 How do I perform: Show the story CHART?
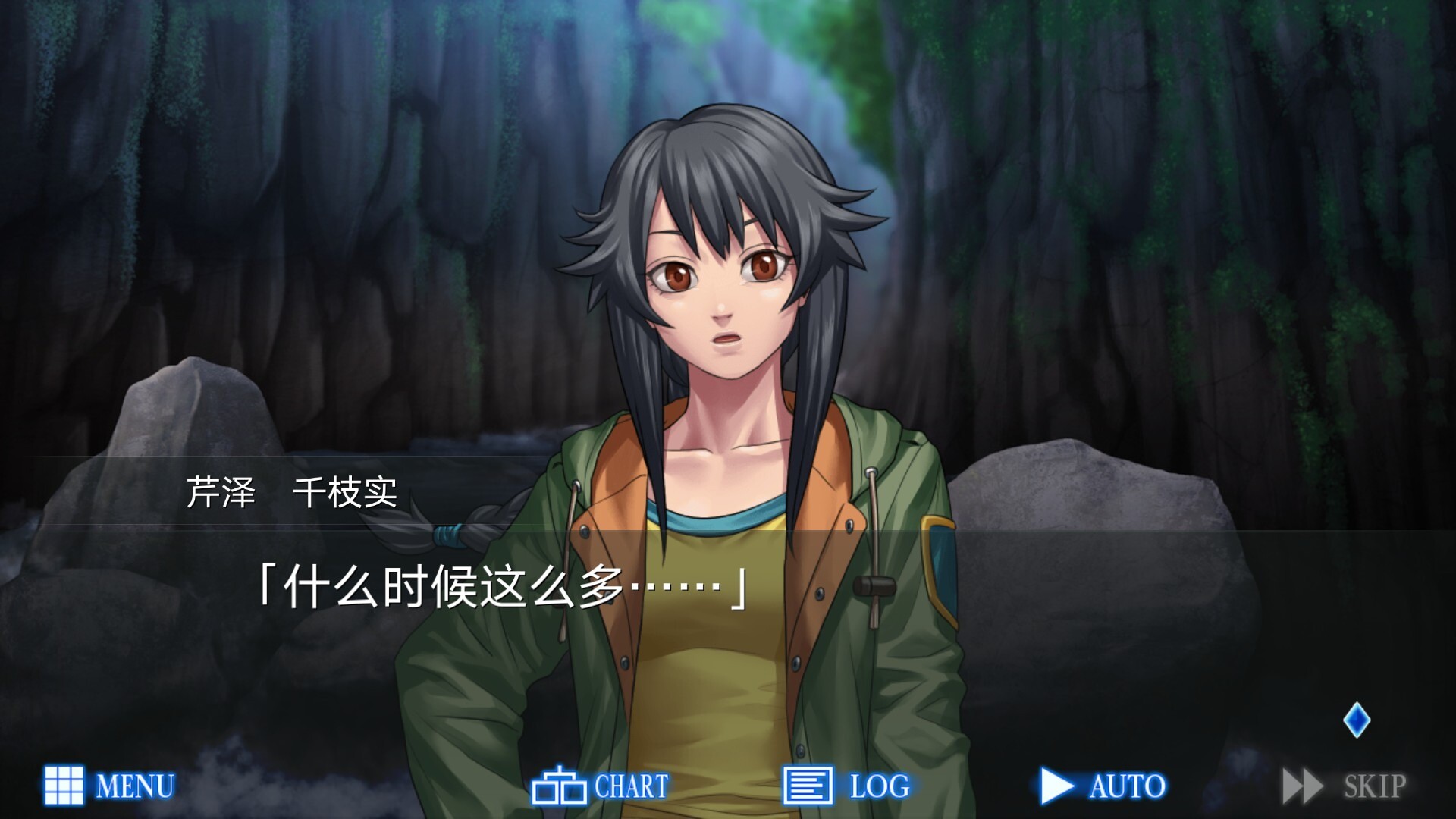pos(600,786)
